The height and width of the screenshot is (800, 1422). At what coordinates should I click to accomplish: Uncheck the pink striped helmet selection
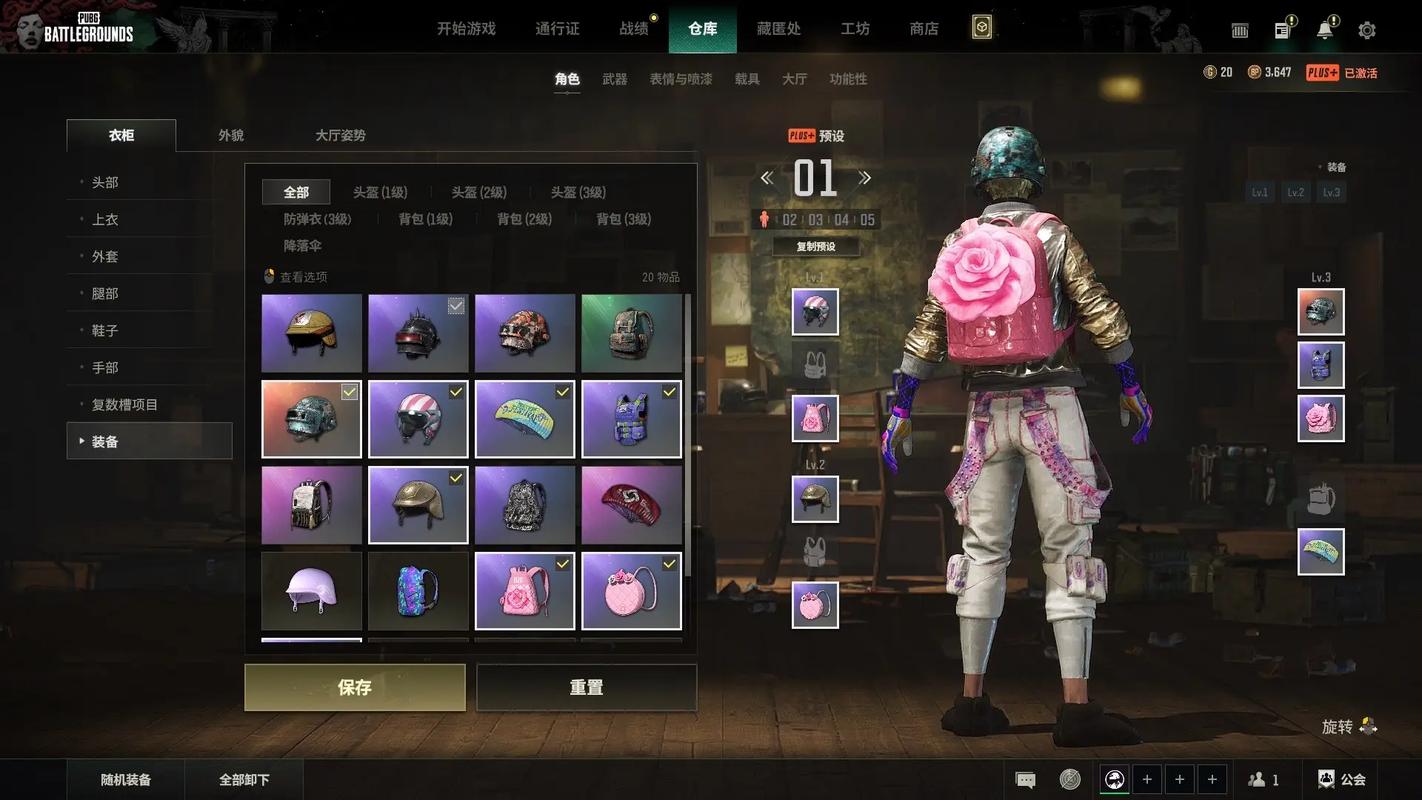[456, 391]
